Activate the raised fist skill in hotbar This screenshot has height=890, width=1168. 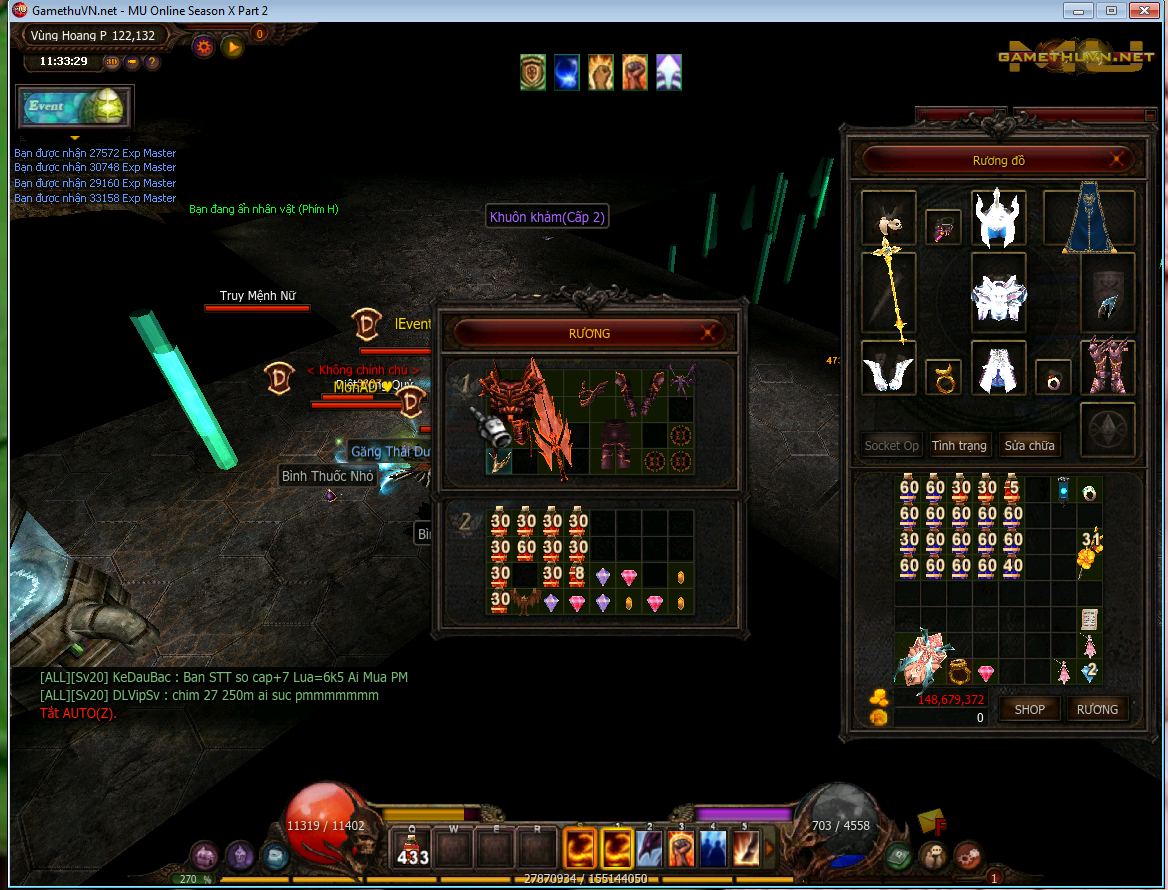(x=681, y=850)
